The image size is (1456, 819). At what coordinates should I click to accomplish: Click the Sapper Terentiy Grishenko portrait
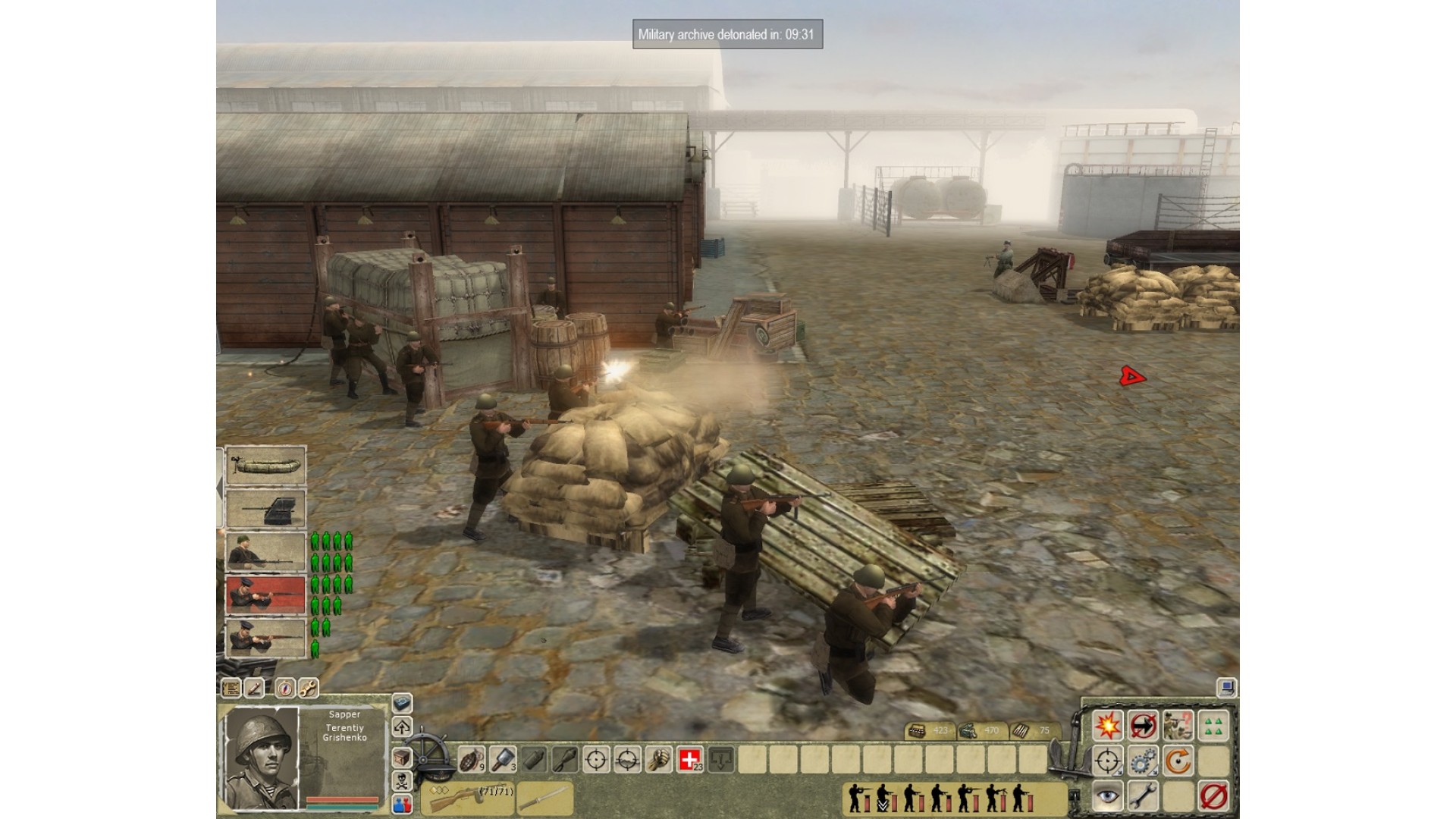(262, 758)
